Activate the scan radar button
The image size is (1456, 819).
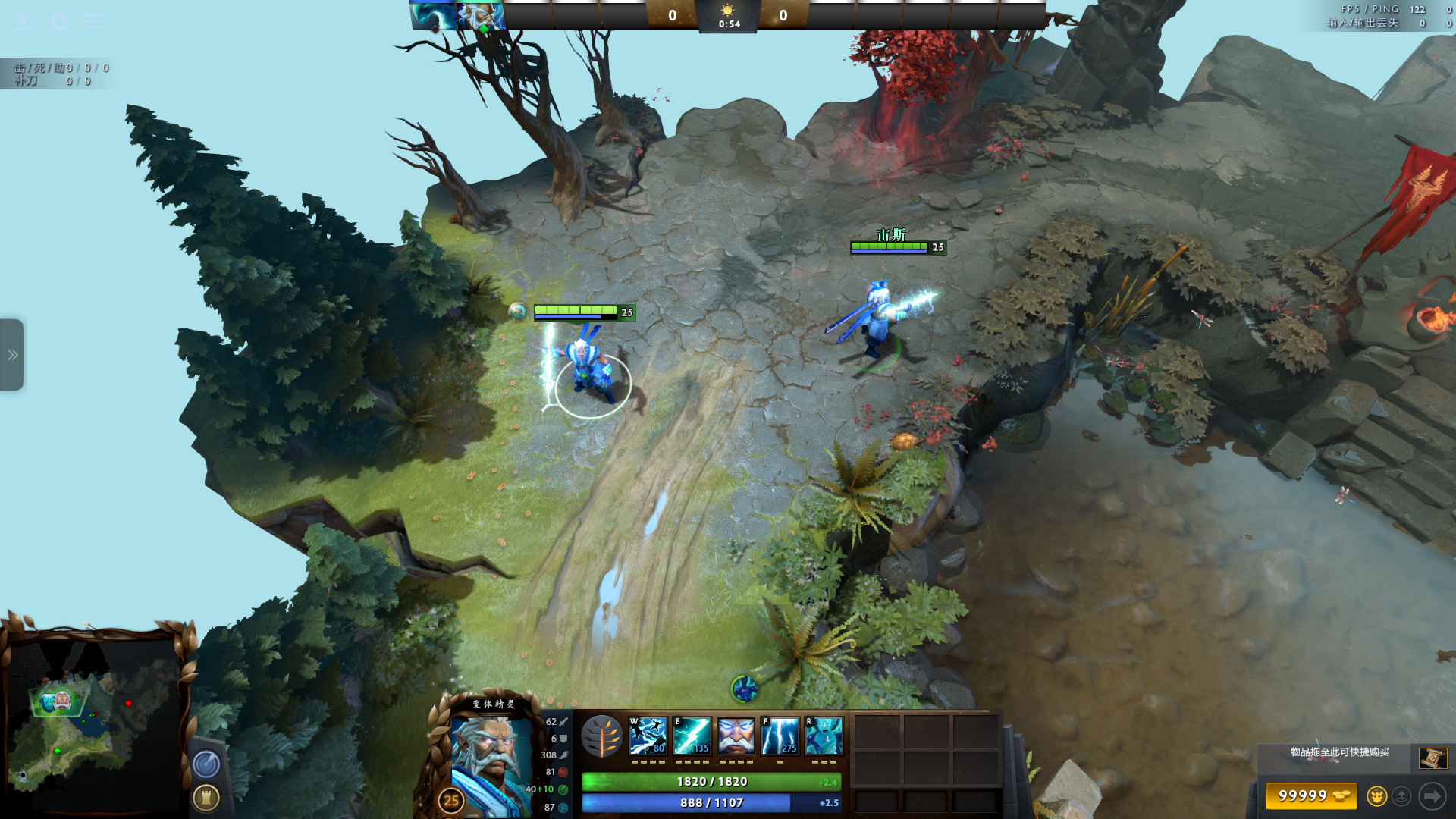206,764
